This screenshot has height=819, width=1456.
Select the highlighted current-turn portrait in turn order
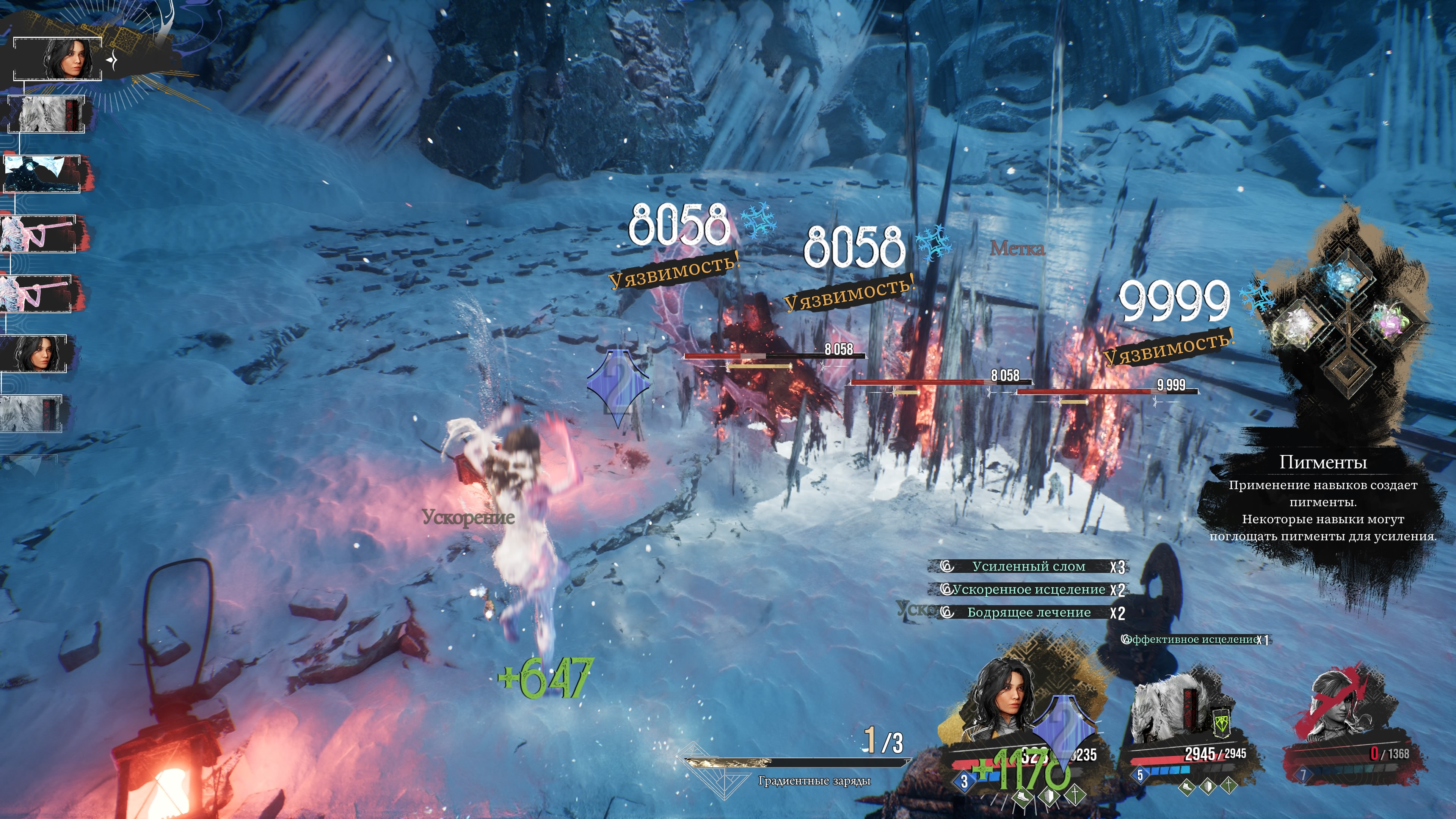pyautogui.click(x=58, y=59)
